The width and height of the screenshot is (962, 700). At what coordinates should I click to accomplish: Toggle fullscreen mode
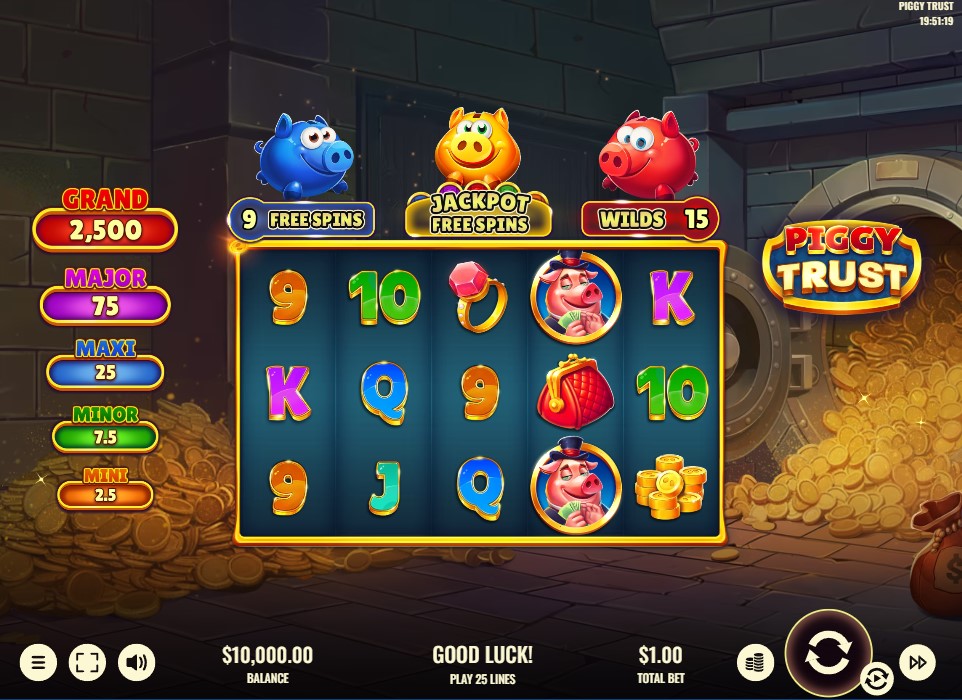87,662
